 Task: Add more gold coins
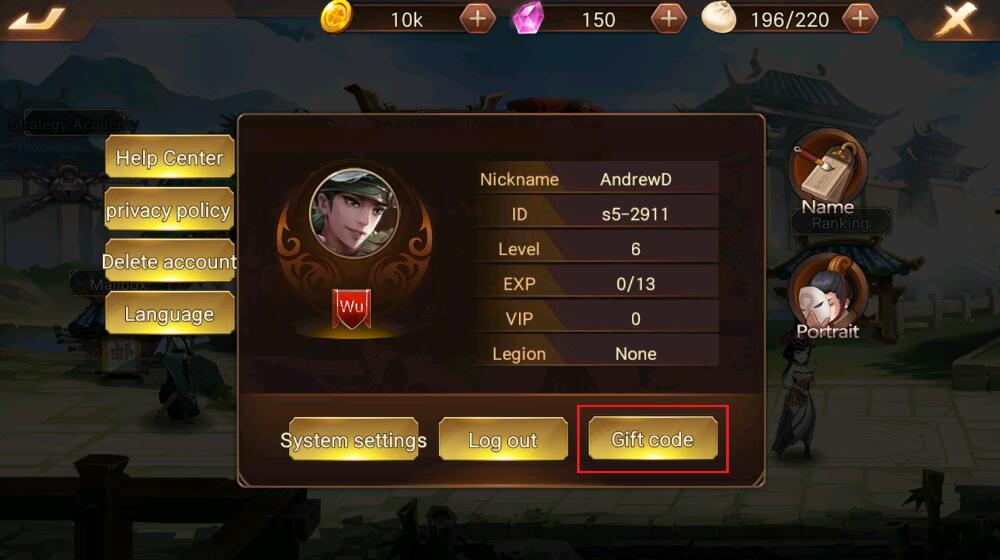[x=477, y=19]
